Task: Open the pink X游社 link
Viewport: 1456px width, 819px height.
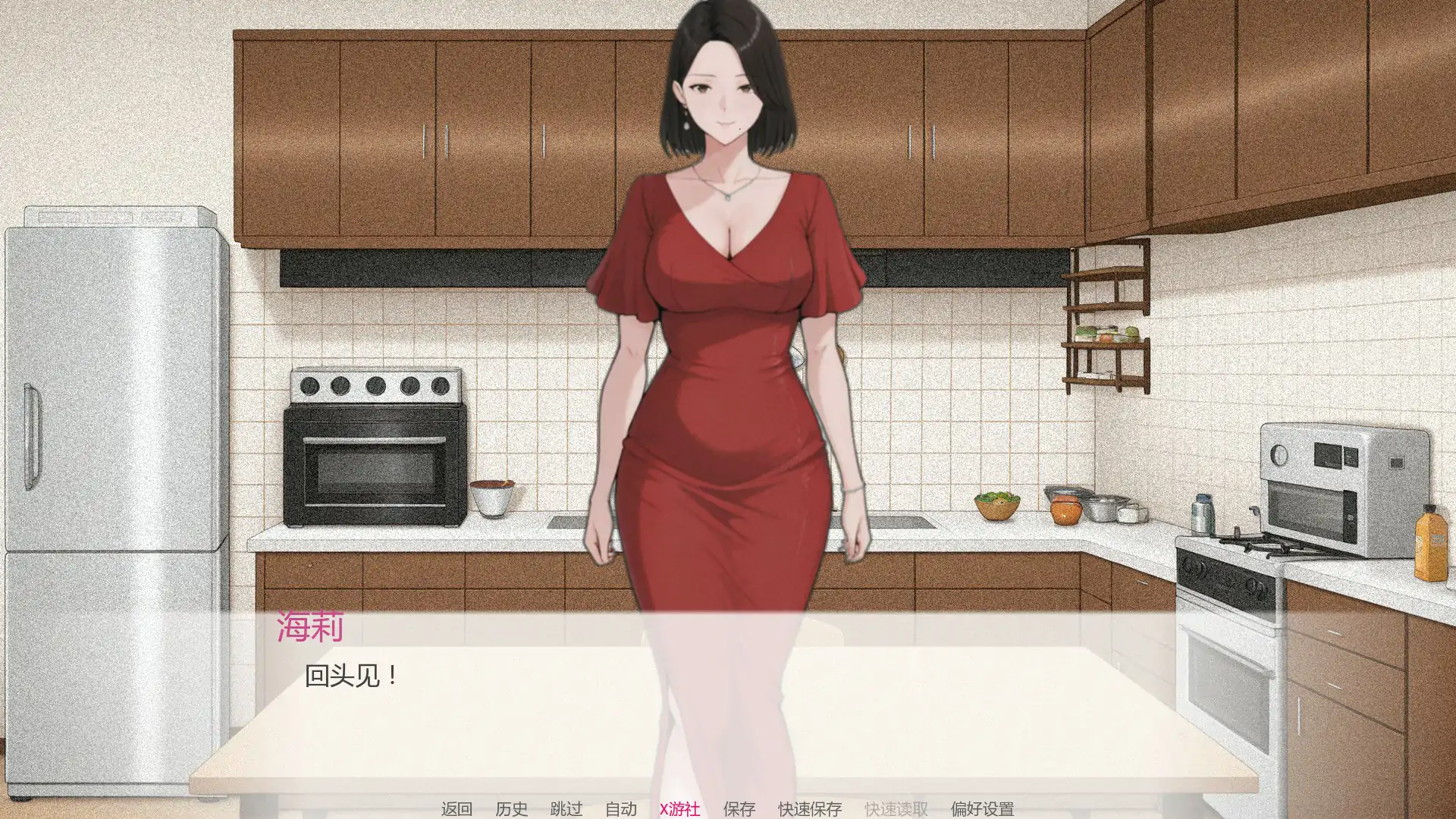Action: 679,808
